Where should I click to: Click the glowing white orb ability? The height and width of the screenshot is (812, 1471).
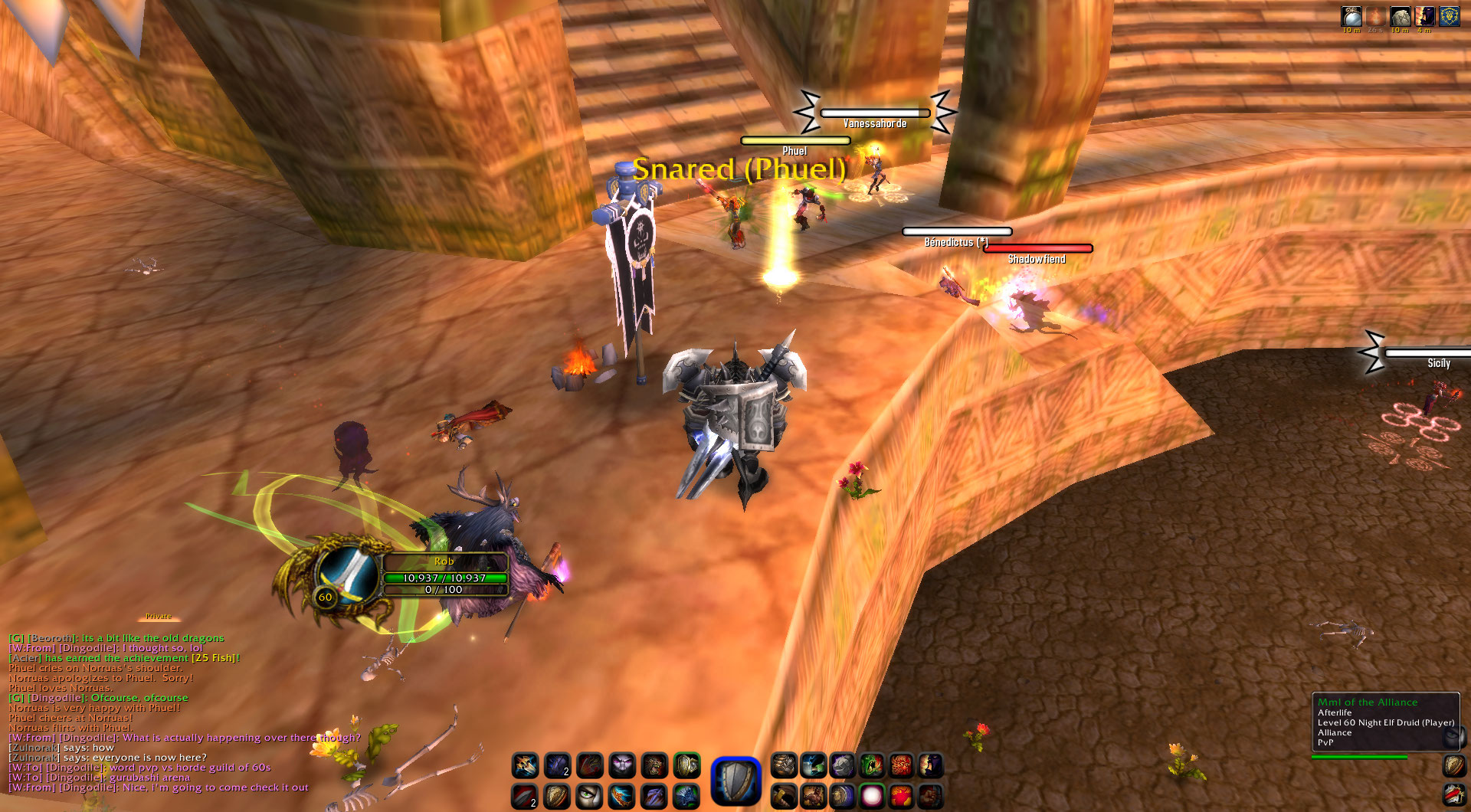tap(872, 797)
